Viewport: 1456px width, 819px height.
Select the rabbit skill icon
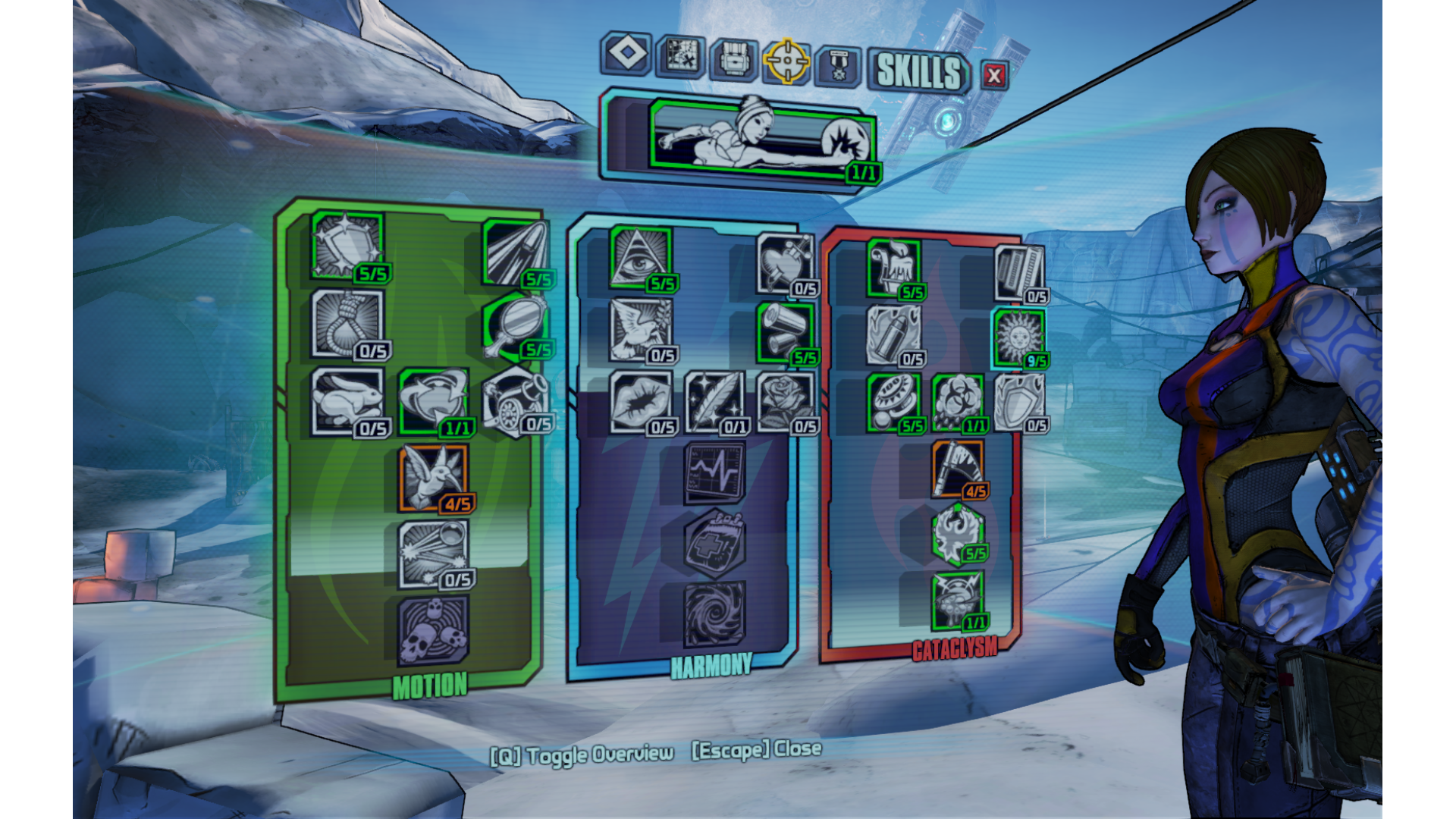tap(347, 400)
